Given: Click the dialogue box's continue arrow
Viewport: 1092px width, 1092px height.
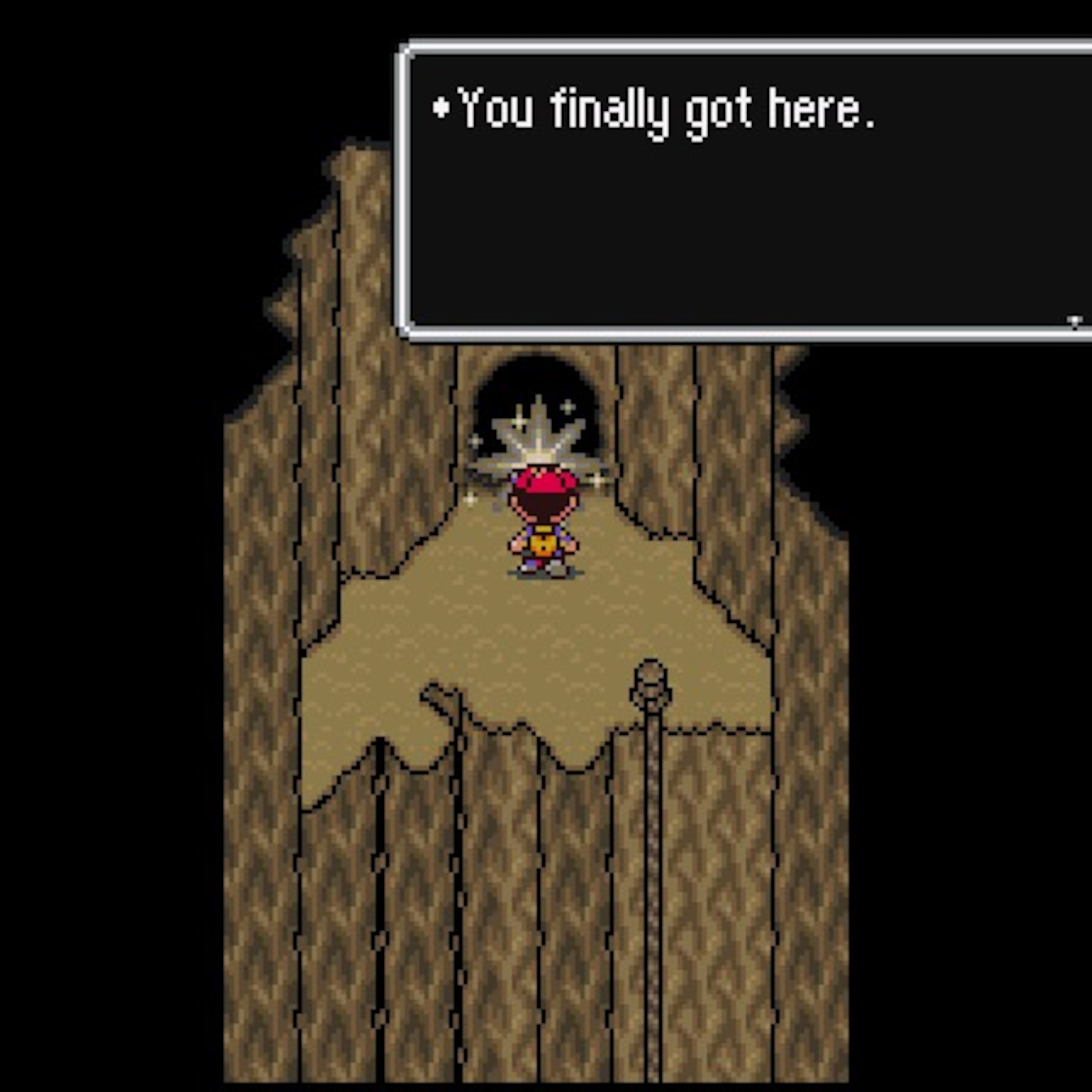Looking at the screenshot, I should 1075,322.
